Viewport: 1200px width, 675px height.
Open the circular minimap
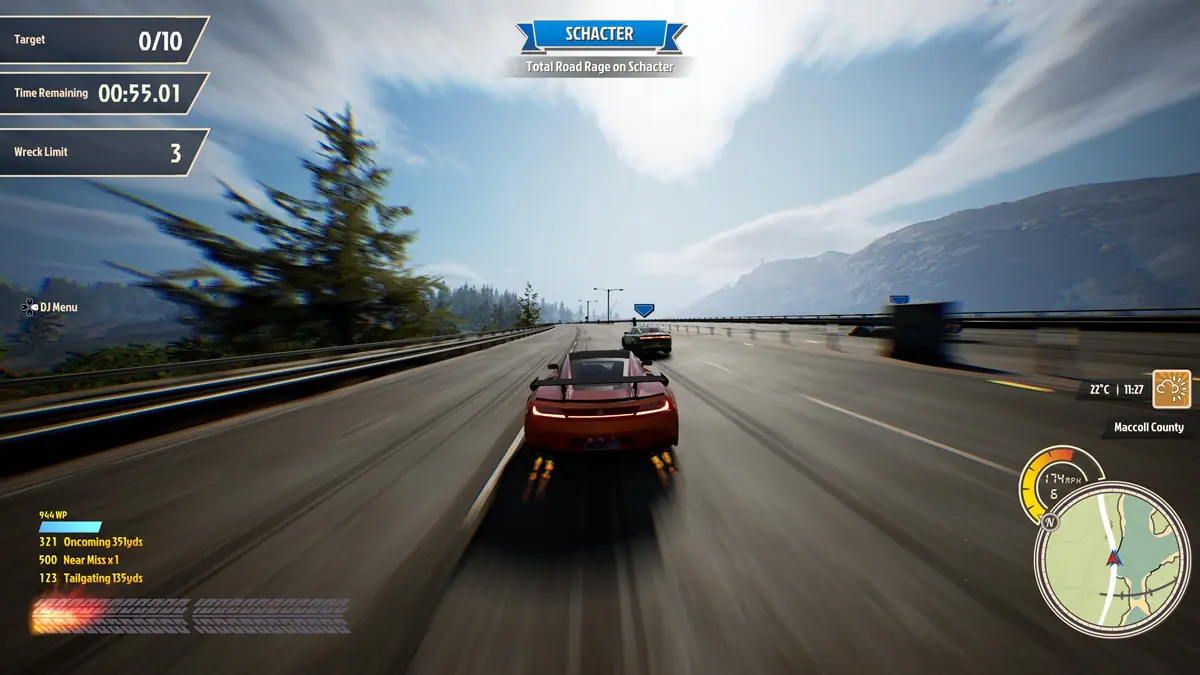(x=1111, y=558)
